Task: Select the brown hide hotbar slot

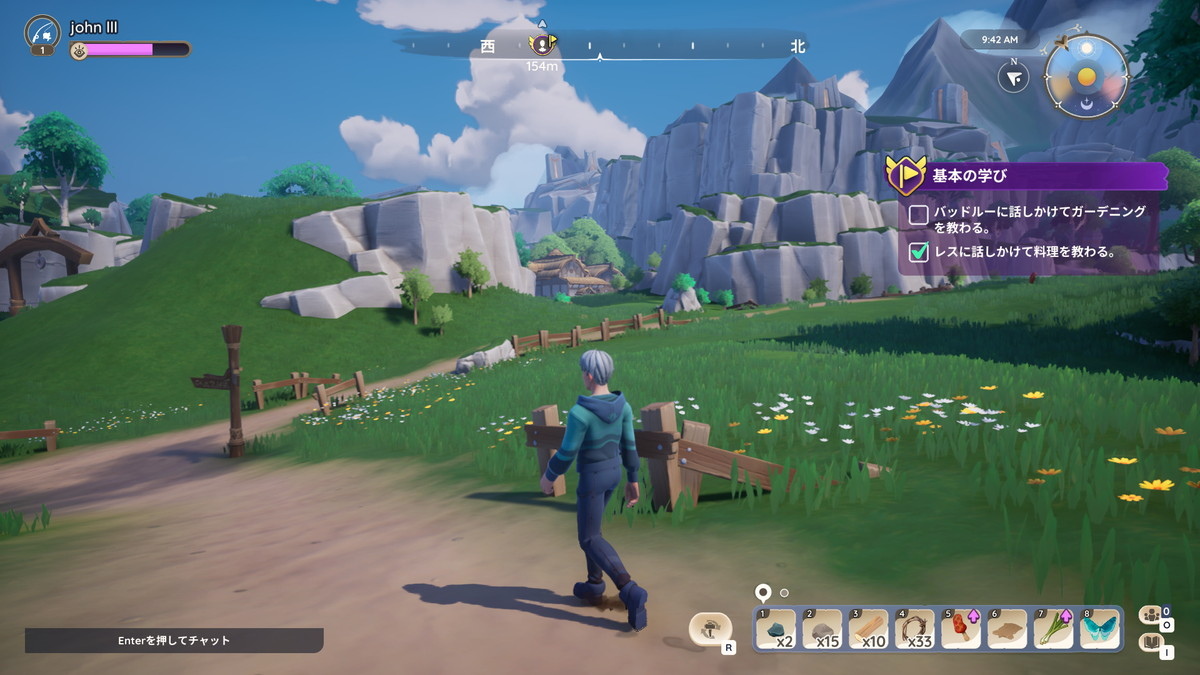Action: [x=1007, y=629]
